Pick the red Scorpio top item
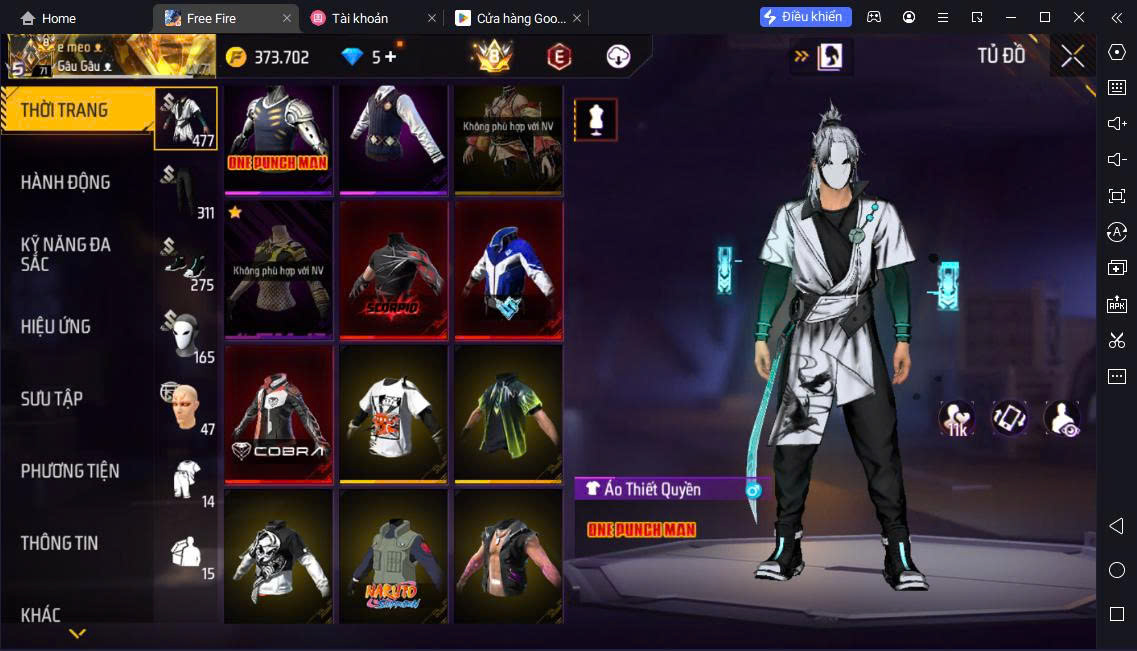 point(394,270)
